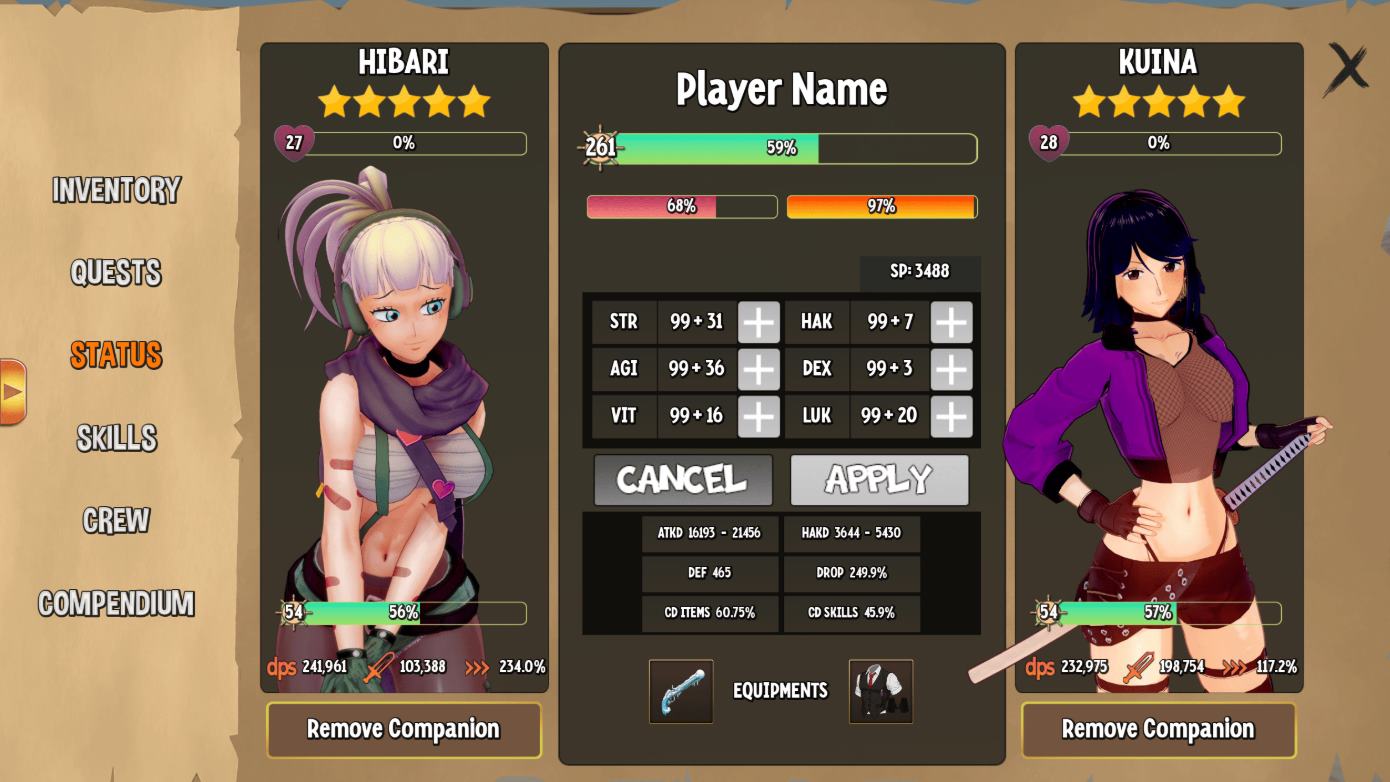This screenshot has height=782, width=1390.
Task: Remove Kuina as companion
Action: point(1157,729)
